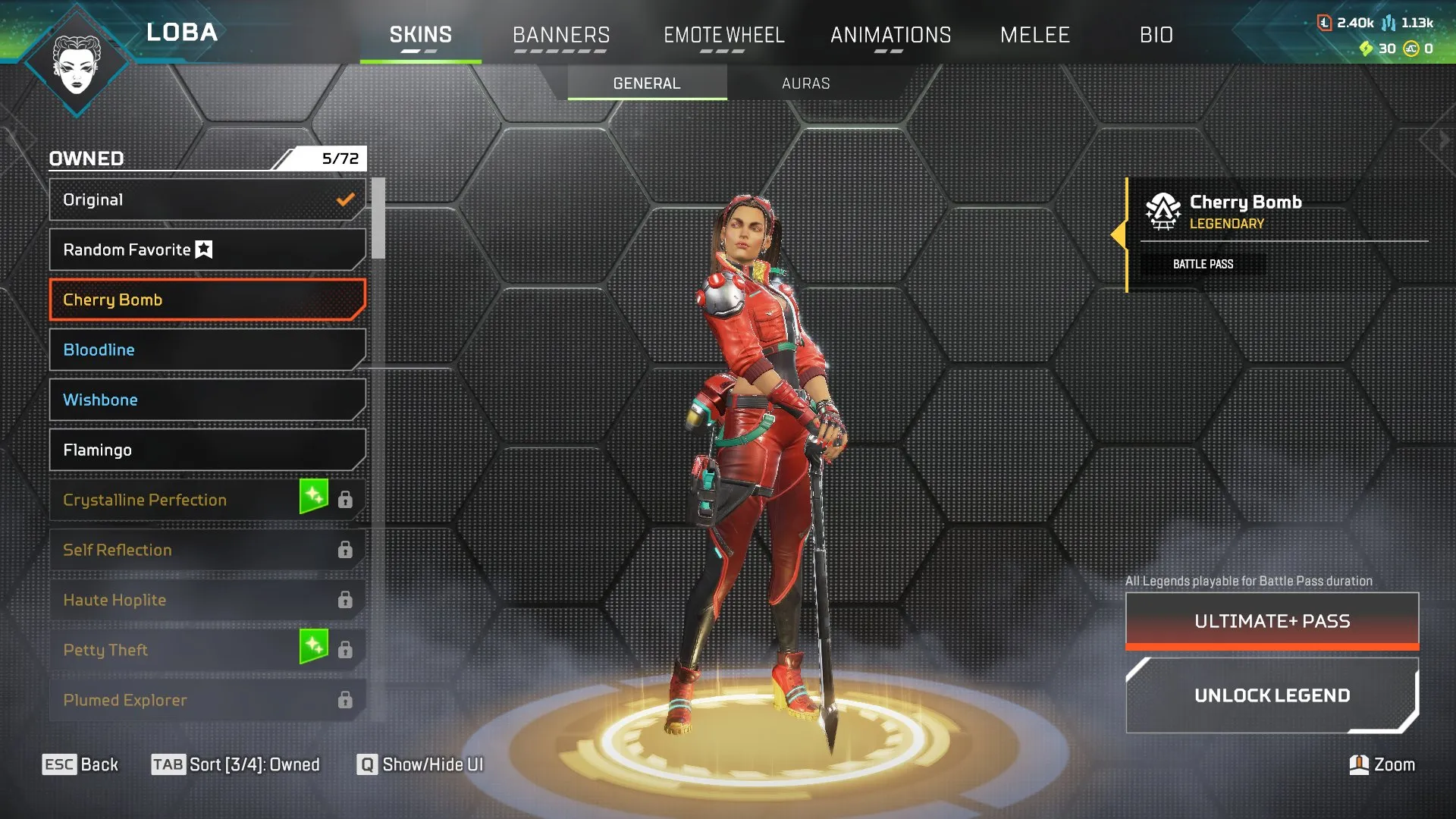
Task: Switch to the BANNERS tab
Action: tap(561, 35)
